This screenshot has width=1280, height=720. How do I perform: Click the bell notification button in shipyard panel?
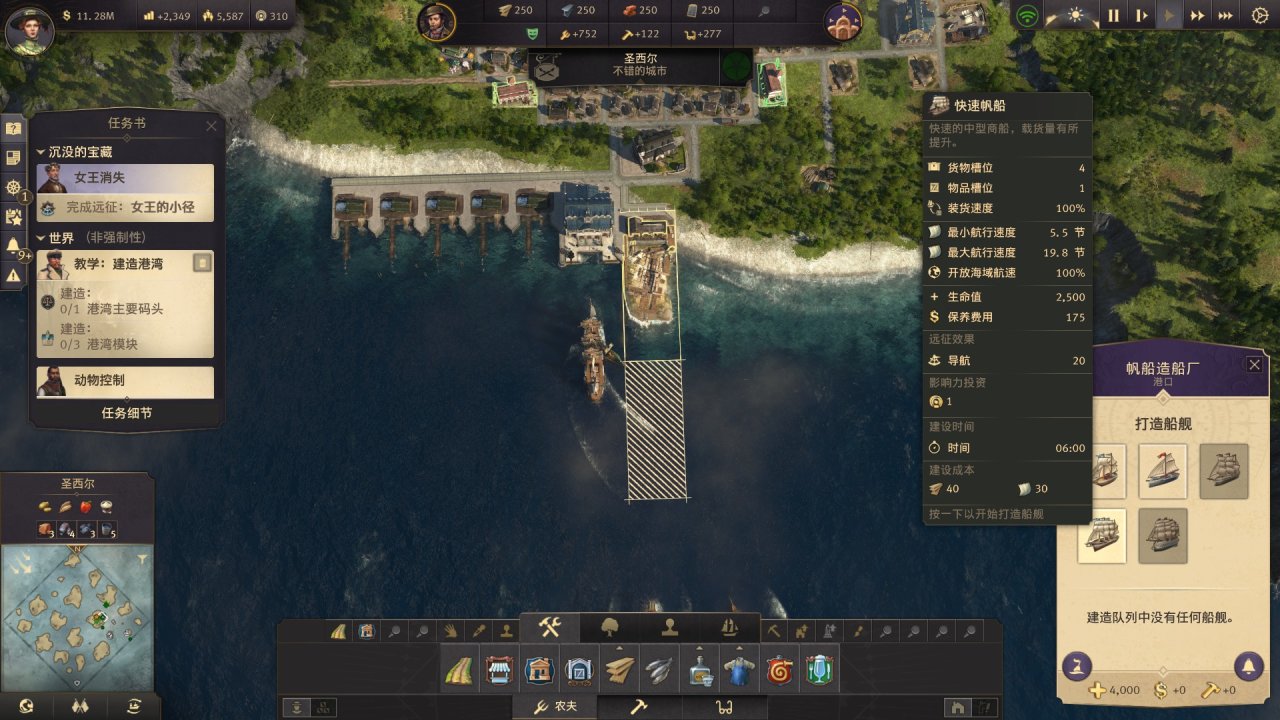point(1247,665)
